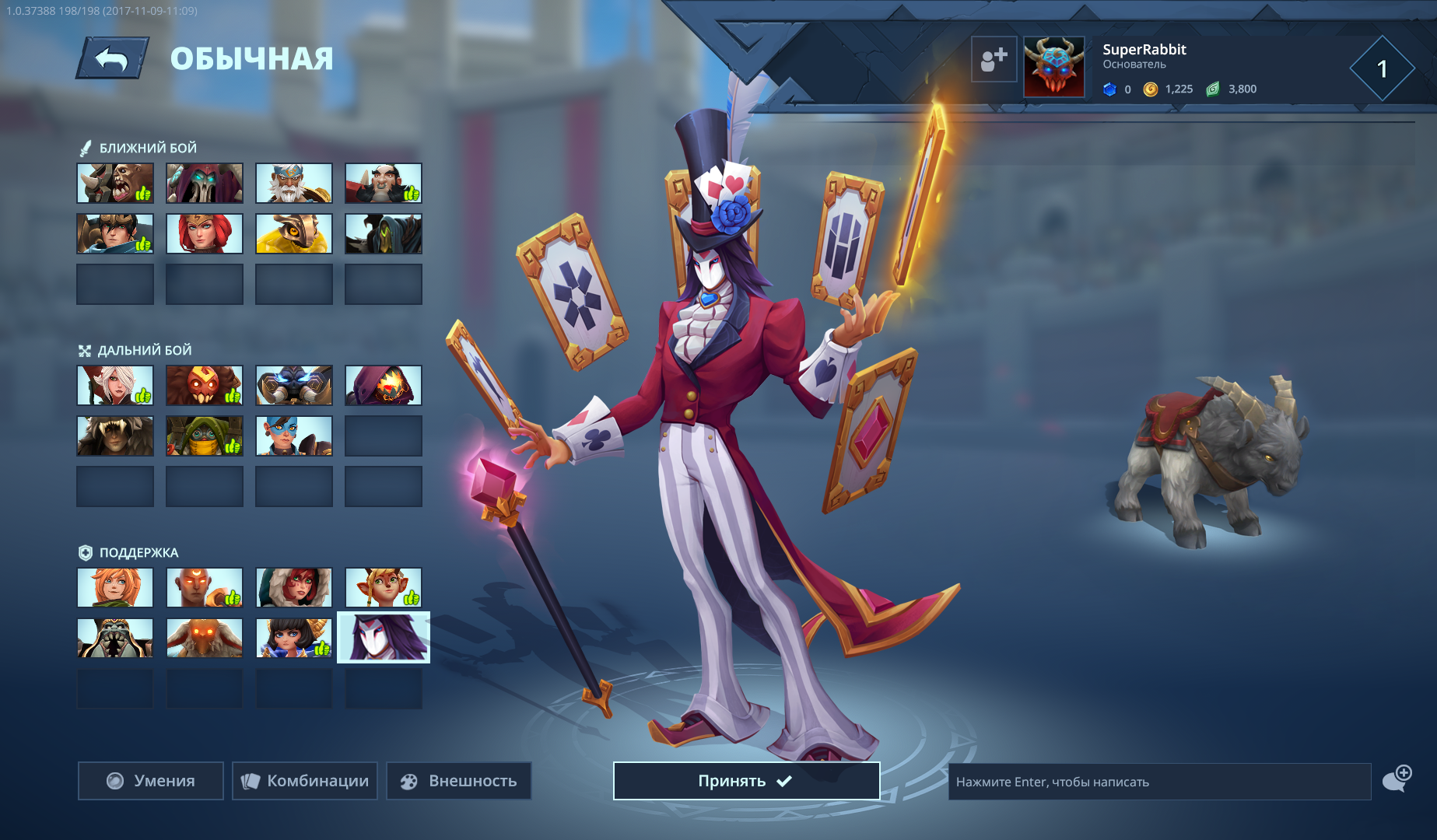Pick the green frog-like ranged champion

(x=205, y=436)
